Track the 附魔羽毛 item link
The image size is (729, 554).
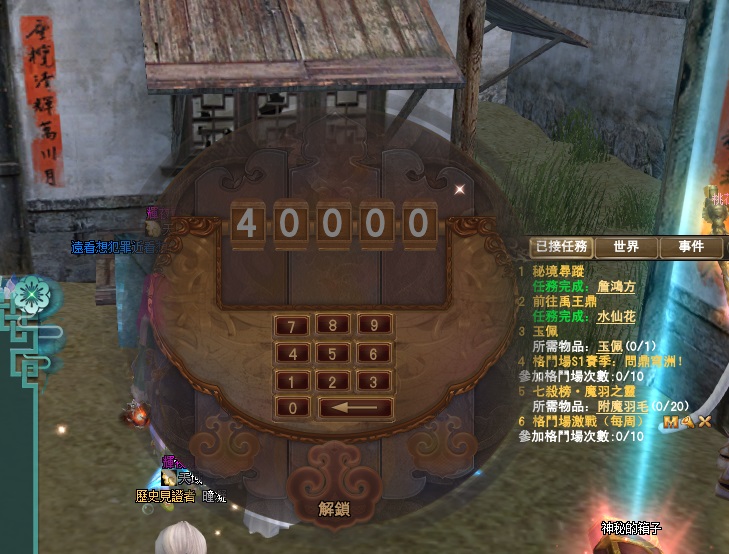point(626,407)
